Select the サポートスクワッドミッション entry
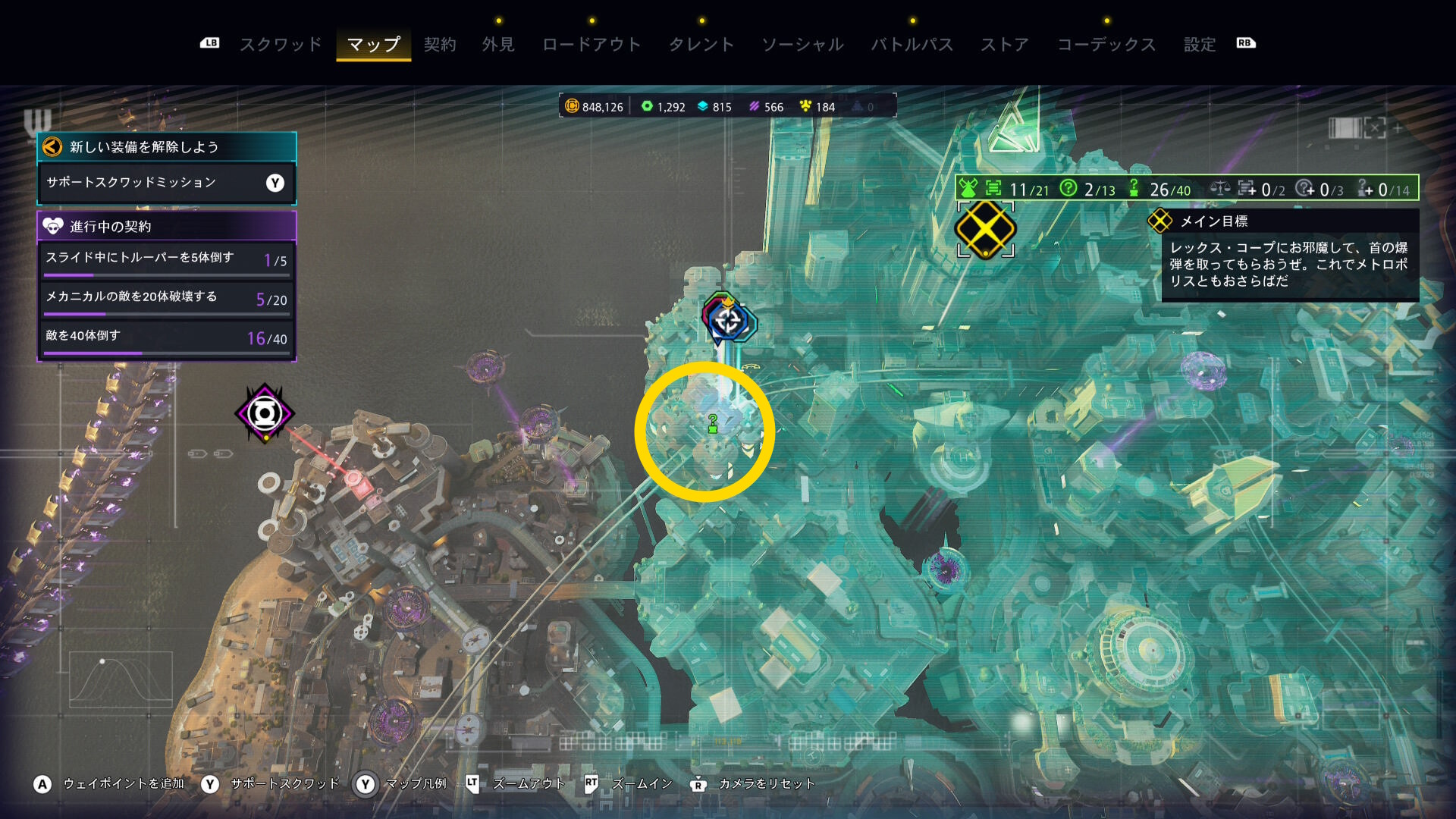Screen dimensions: 1456x819 click(166, 183)
